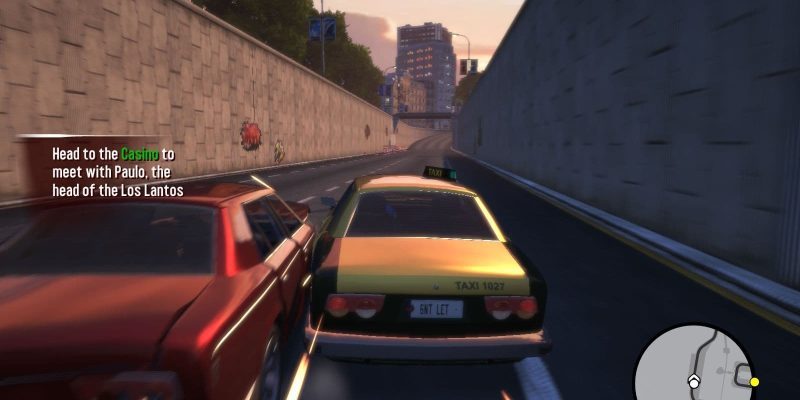Select the yellow objective marker on minimap
This screenshot has height=400, width=800.
point(754,382)
